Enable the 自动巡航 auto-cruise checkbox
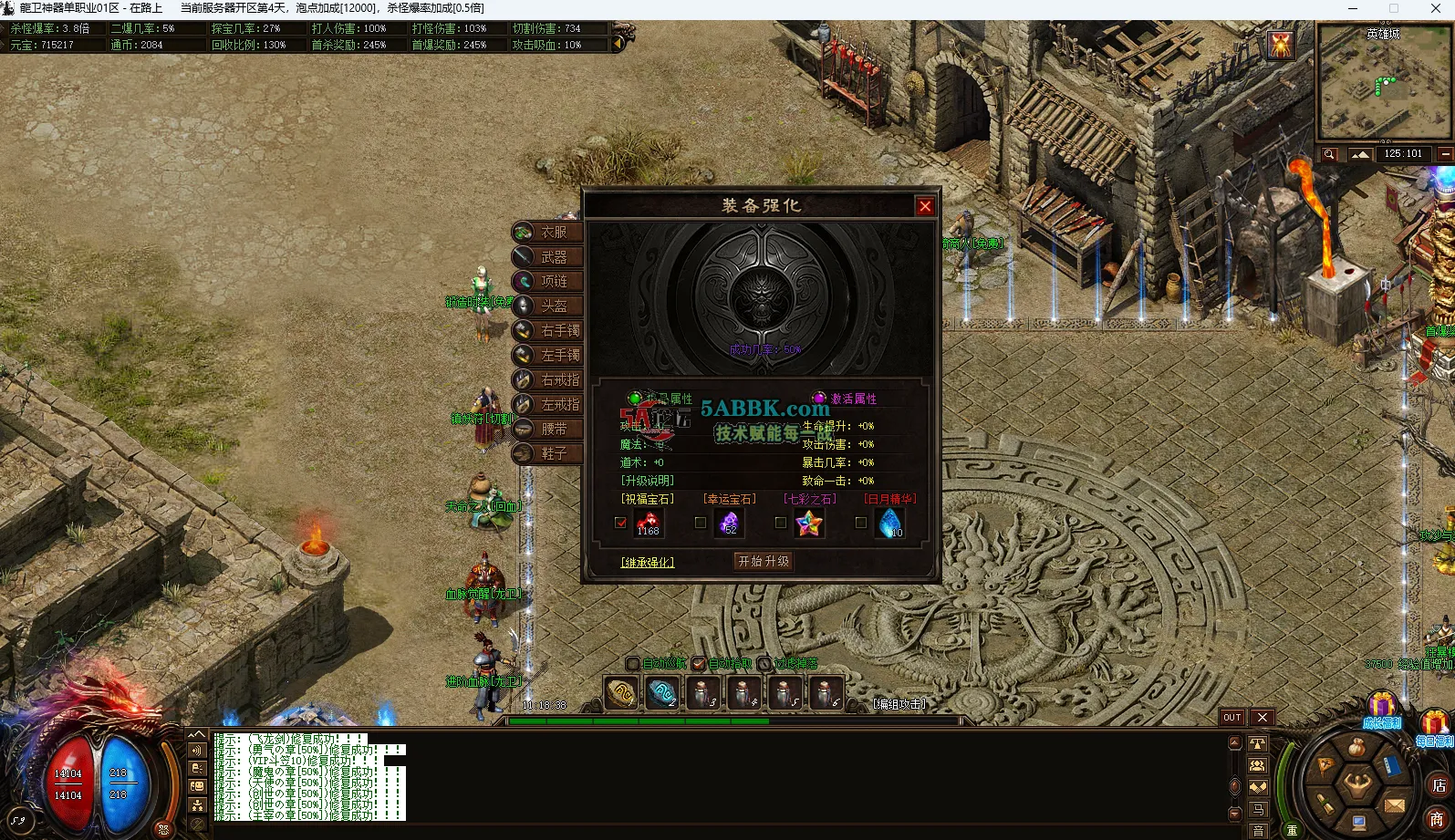 click(633, 664)
